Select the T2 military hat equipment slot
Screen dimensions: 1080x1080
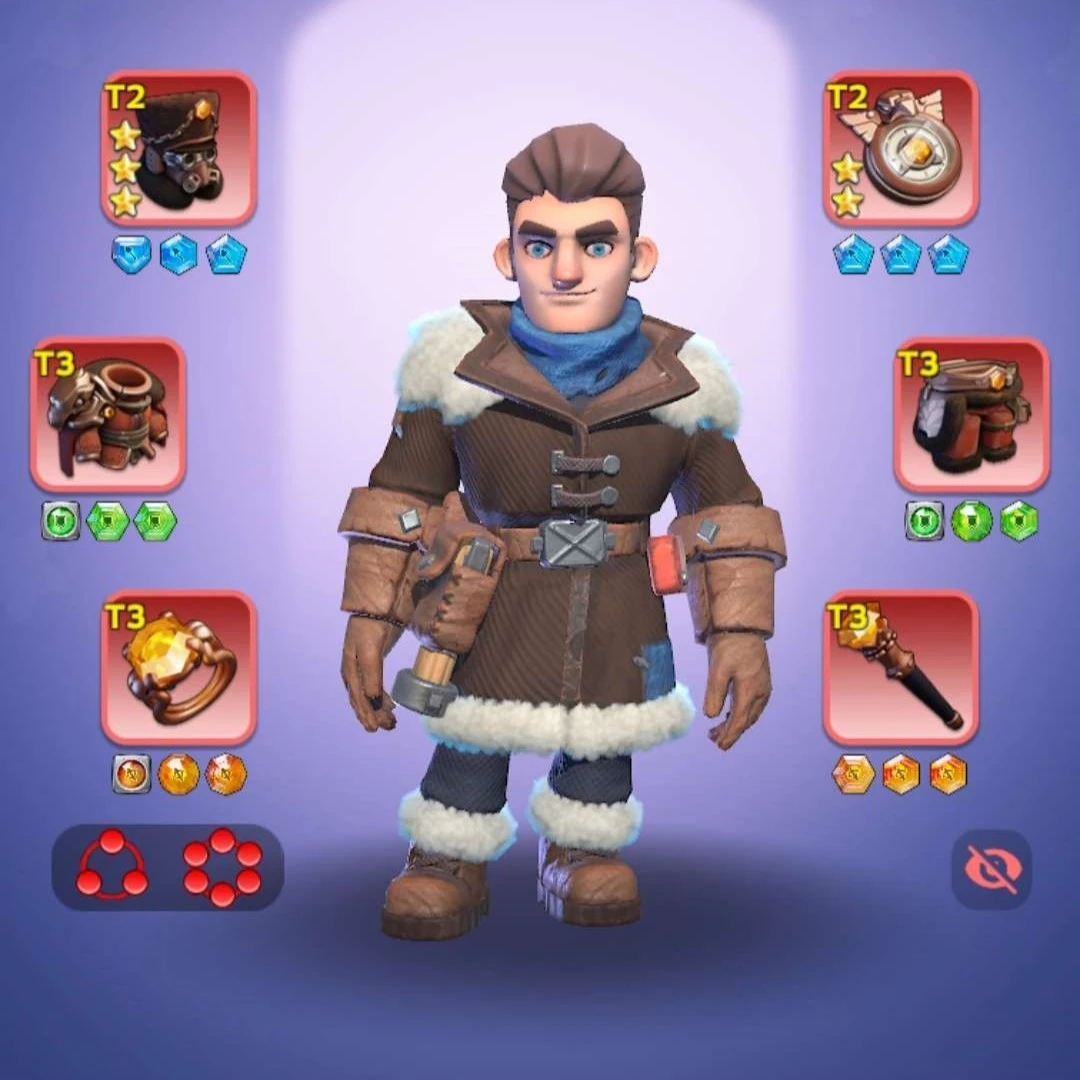179,148
